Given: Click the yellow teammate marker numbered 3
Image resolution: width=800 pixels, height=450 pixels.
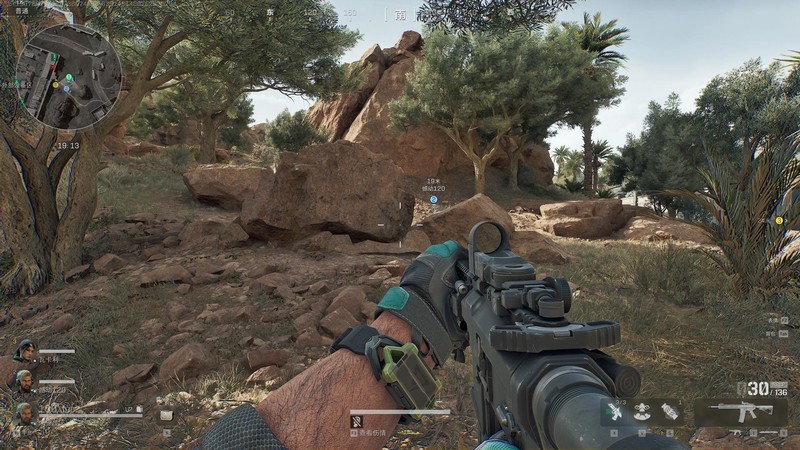Looking at the screenshot, I should tap(779, 220).
